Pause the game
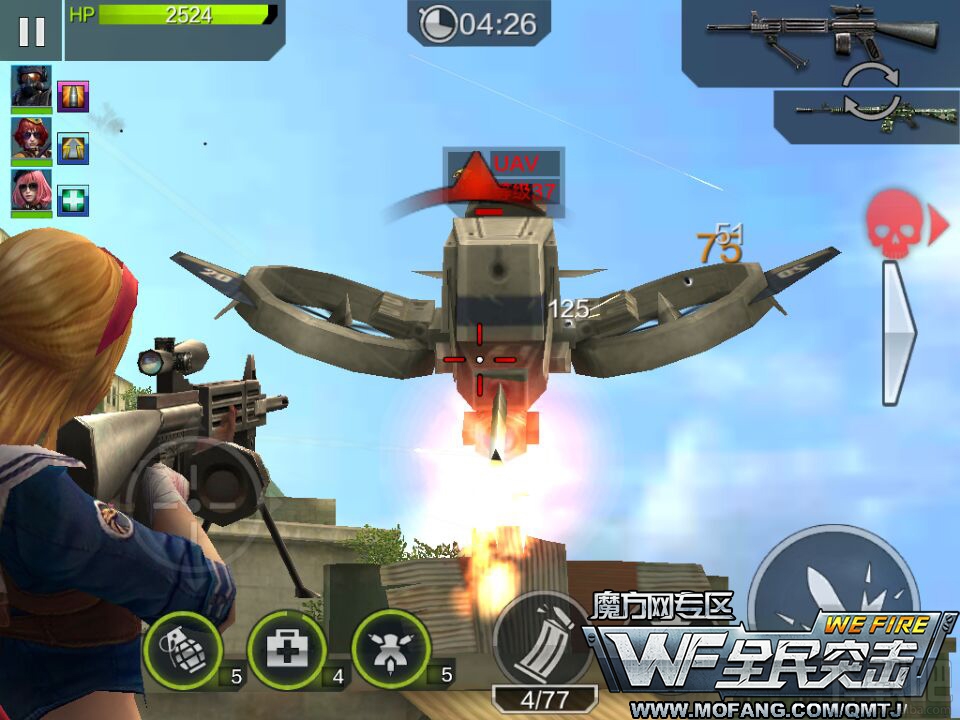 click(x=31, y=31)
